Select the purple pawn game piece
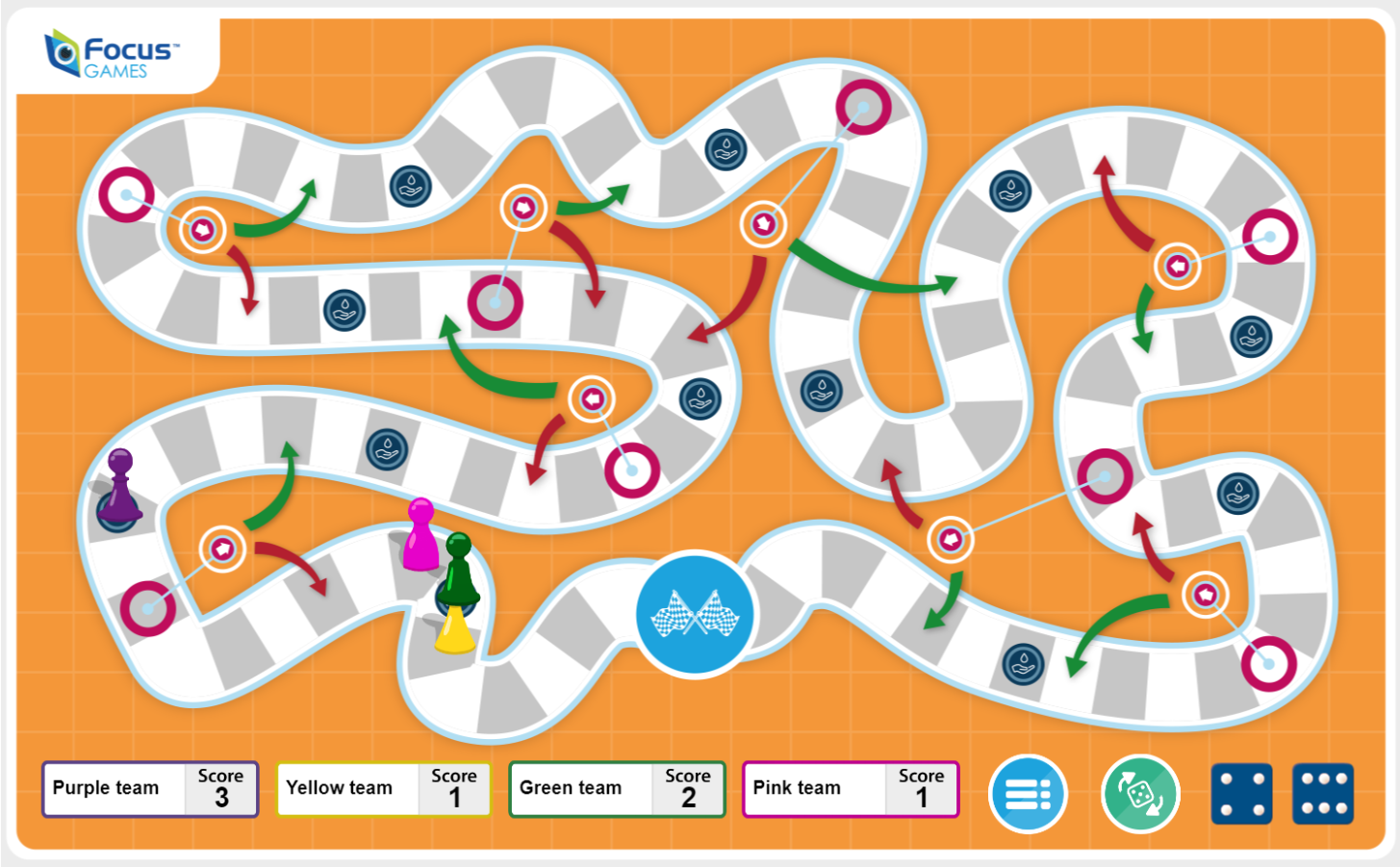This screenshot has width=1400, height=867. tap(119, 487)
